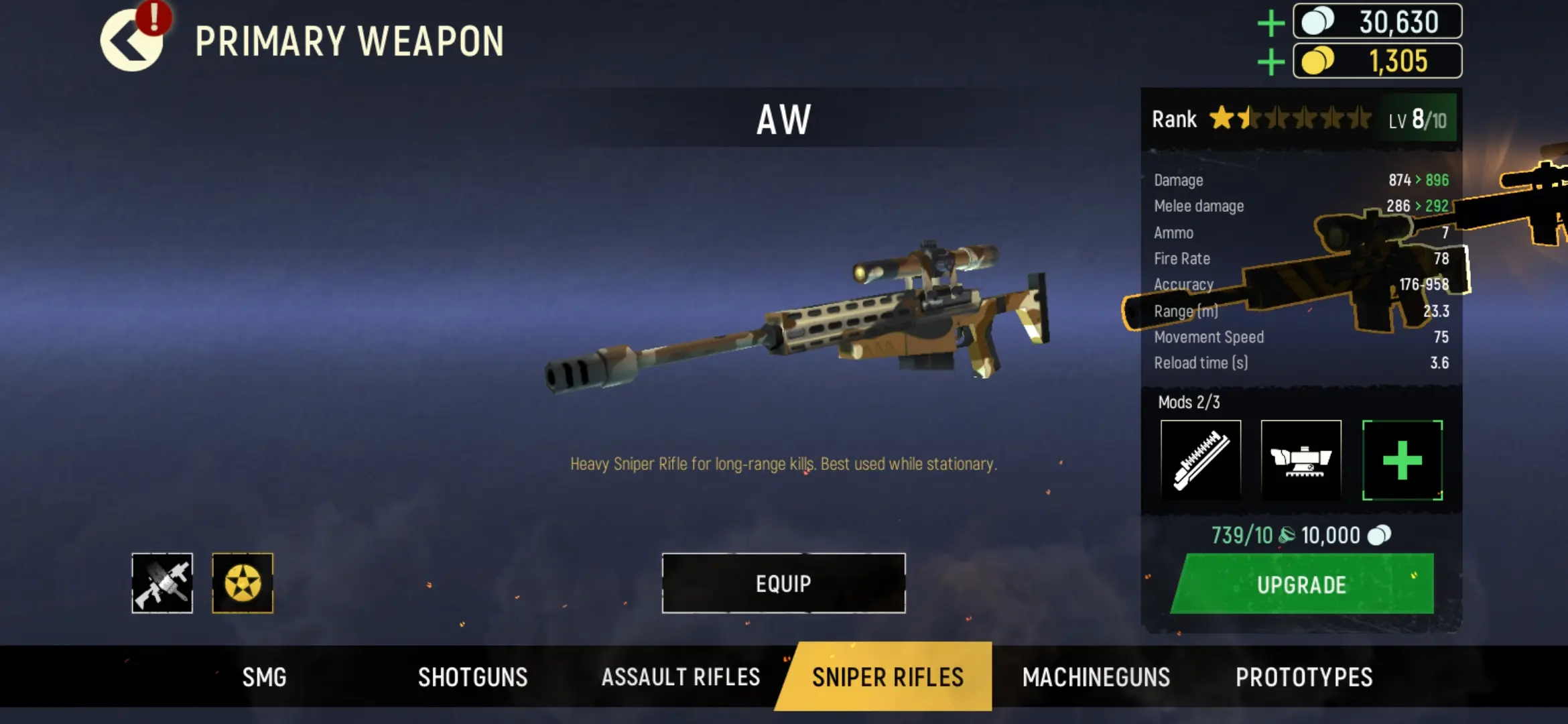
Task: Select the scope mod slot
Action: [1301, 460]
